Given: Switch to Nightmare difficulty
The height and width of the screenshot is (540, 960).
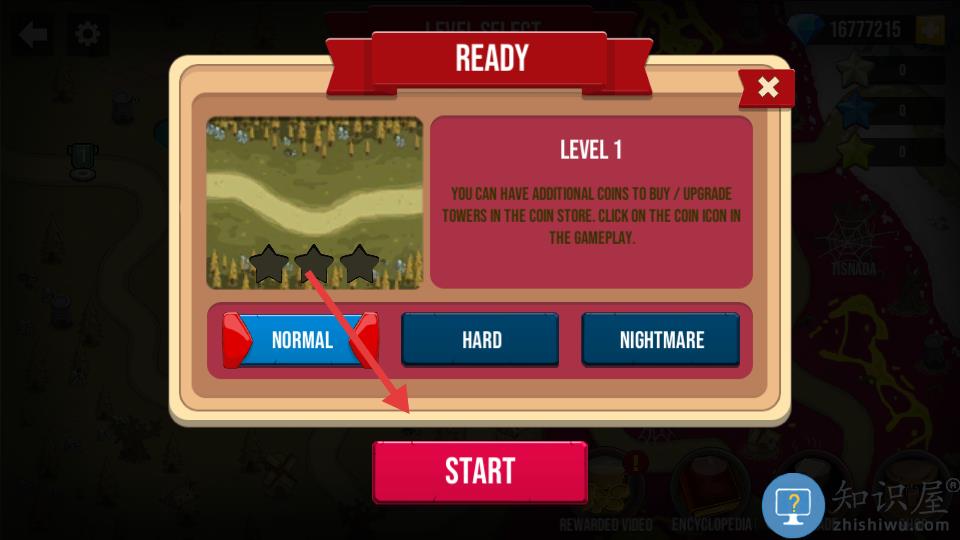Looking at the screenshot, I should coord(661,340).
